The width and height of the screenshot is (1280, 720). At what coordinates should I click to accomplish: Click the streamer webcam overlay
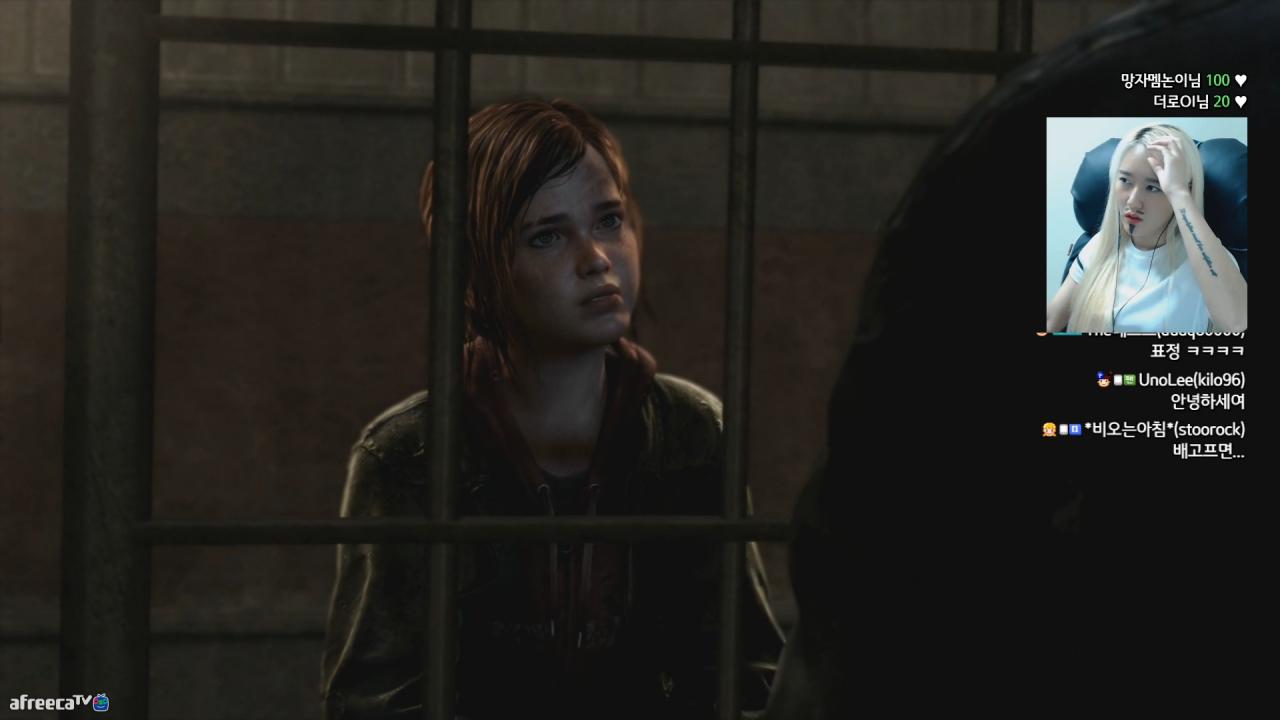coord(1146,223)
